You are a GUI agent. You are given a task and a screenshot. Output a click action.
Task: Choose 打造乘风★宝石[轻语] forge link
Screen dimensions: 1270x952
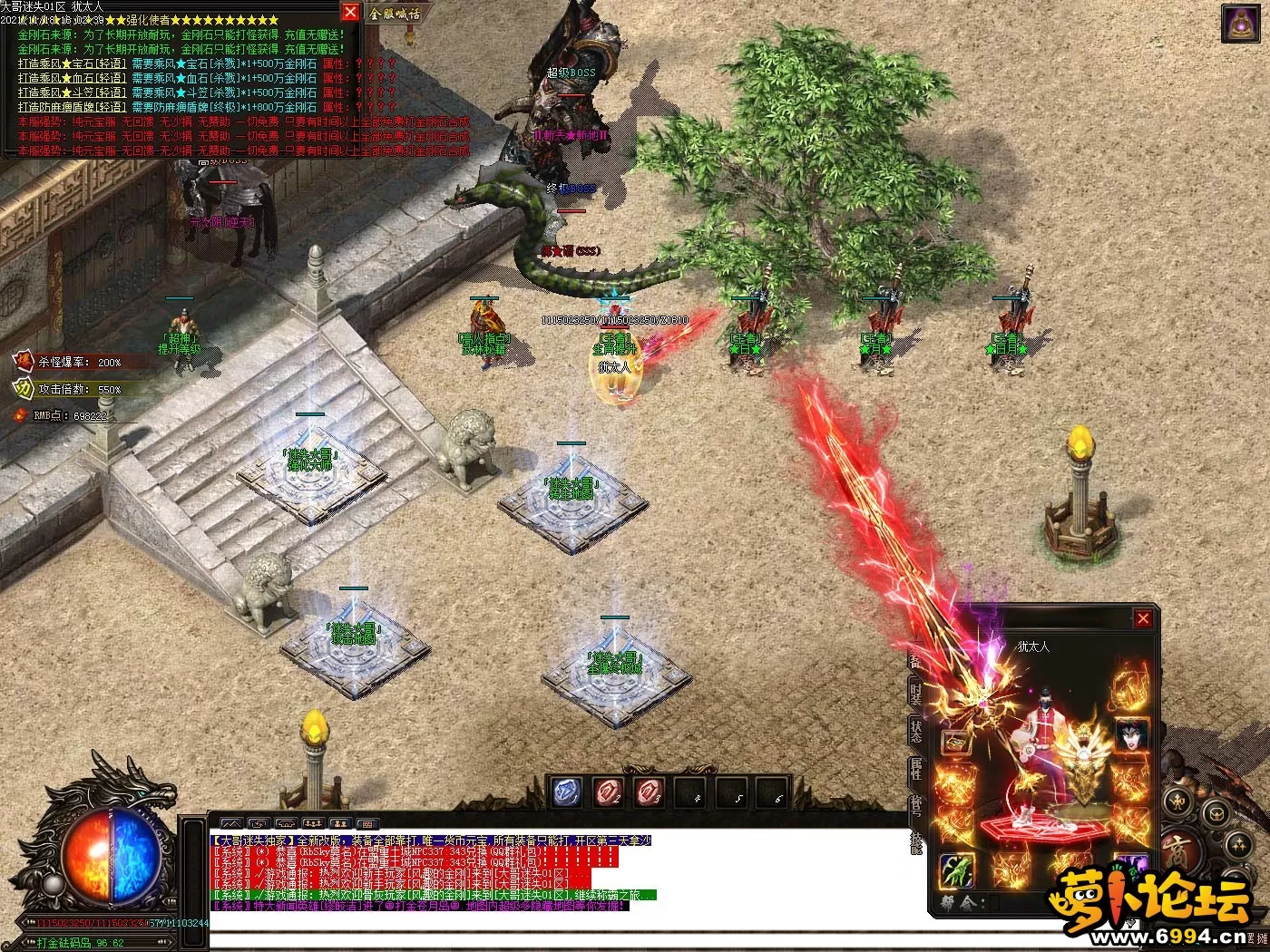point(72,63)
